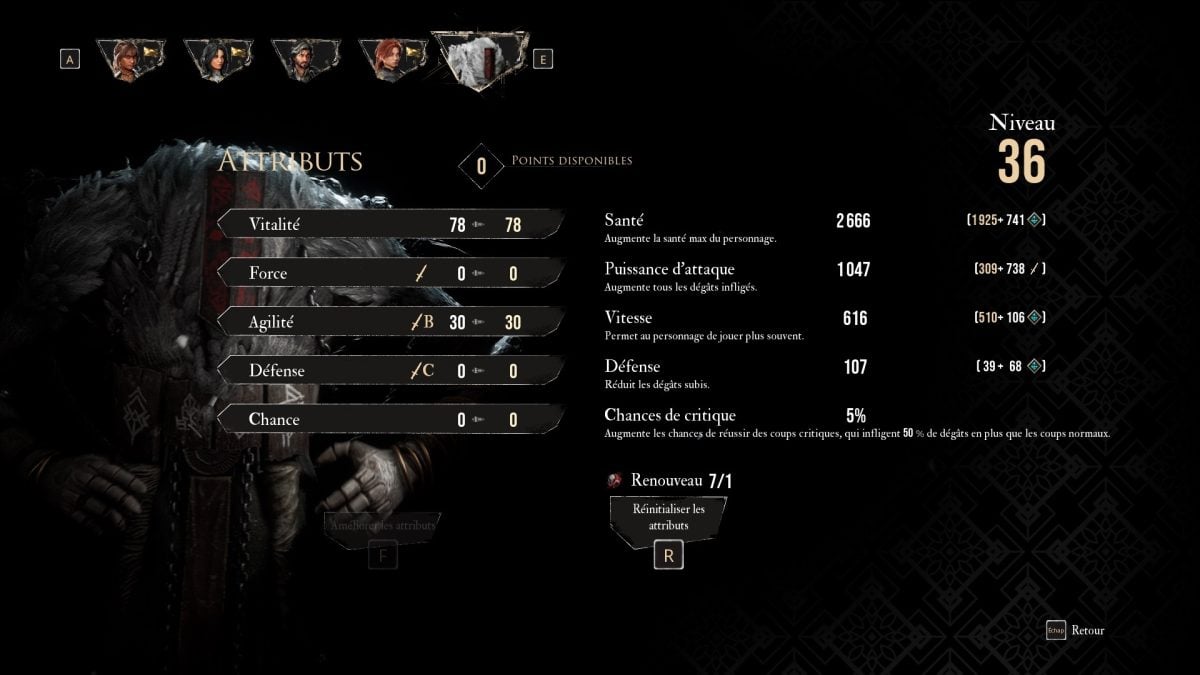Choose the Force attribute row
This screenshot has width=1200, height=675.
point(390,273)
